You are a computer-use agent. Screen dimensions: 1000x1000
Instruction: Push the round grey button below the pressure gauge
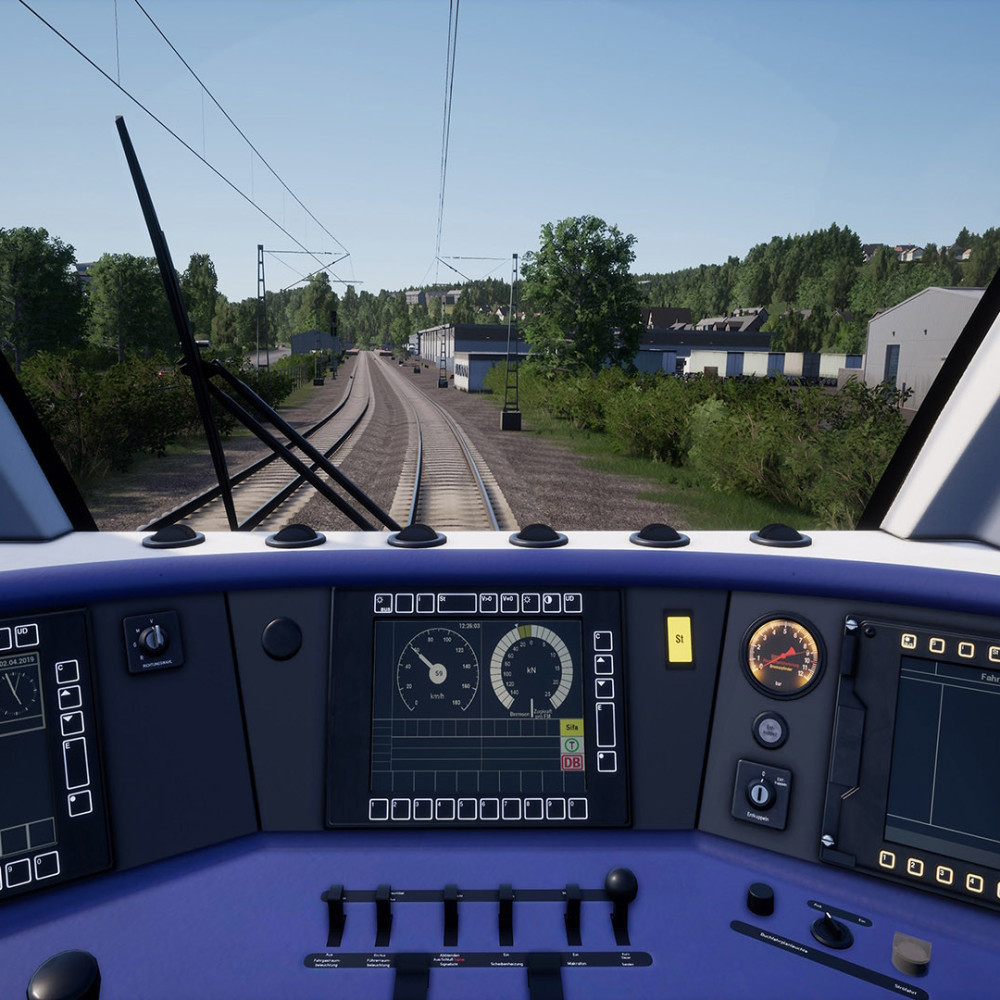(770, 730)
